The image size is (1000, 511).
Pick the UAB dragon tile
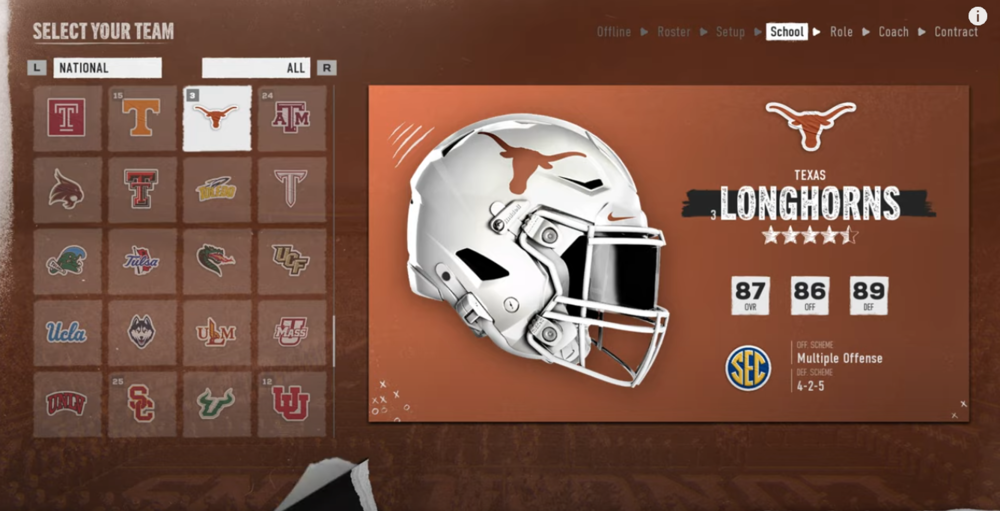pos(217,261)
